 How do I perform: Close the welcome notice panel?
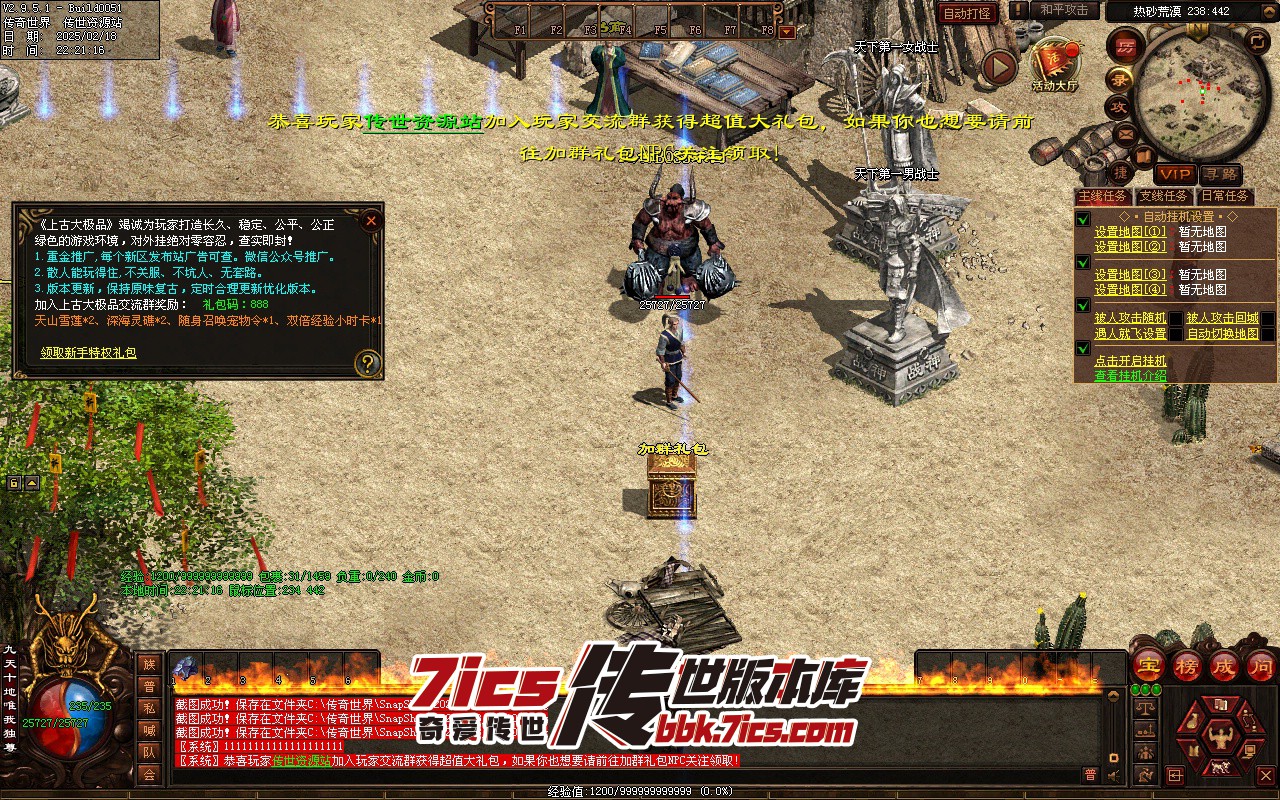coord(371,221)
